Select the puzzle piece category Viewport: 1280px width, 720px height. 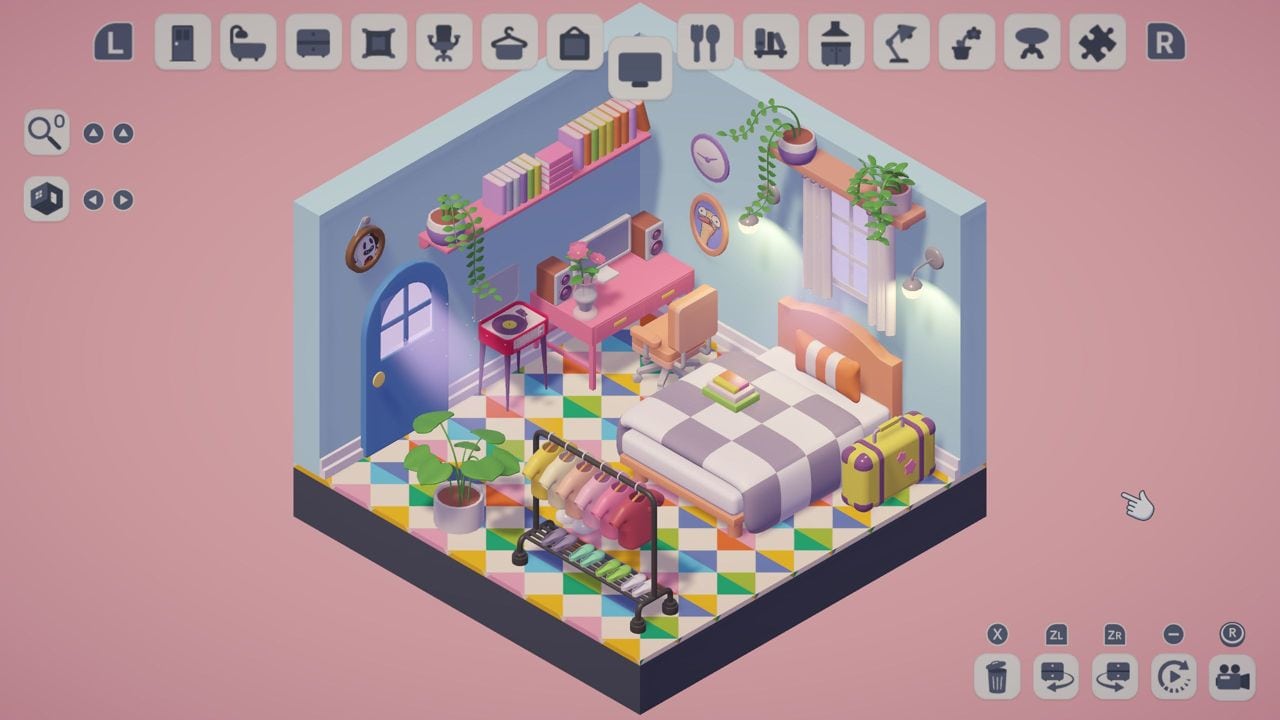click(x=1096, y=44)
